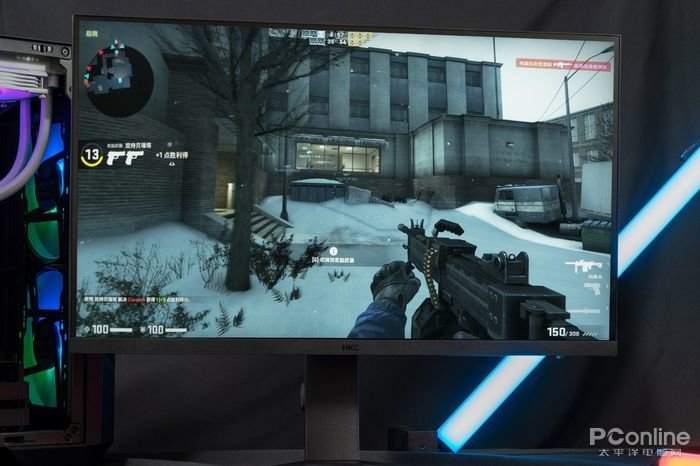
Task: Select the dual pistols next-weapon icon
Action: tap(125, 157)
